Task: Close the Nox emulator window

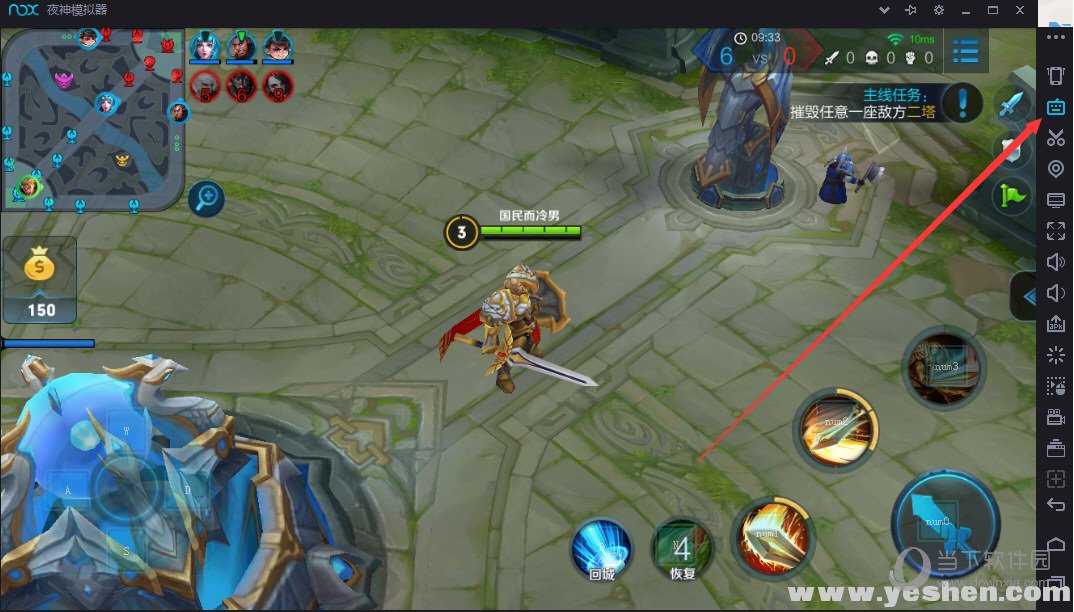Action: point(1021,10)
